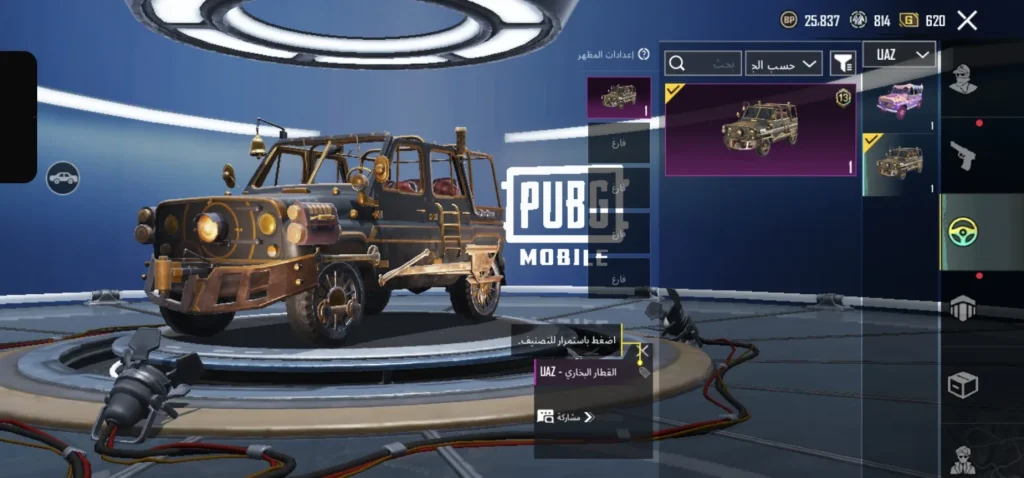Close the vehicle inventory screen

[x=967, y=20]
